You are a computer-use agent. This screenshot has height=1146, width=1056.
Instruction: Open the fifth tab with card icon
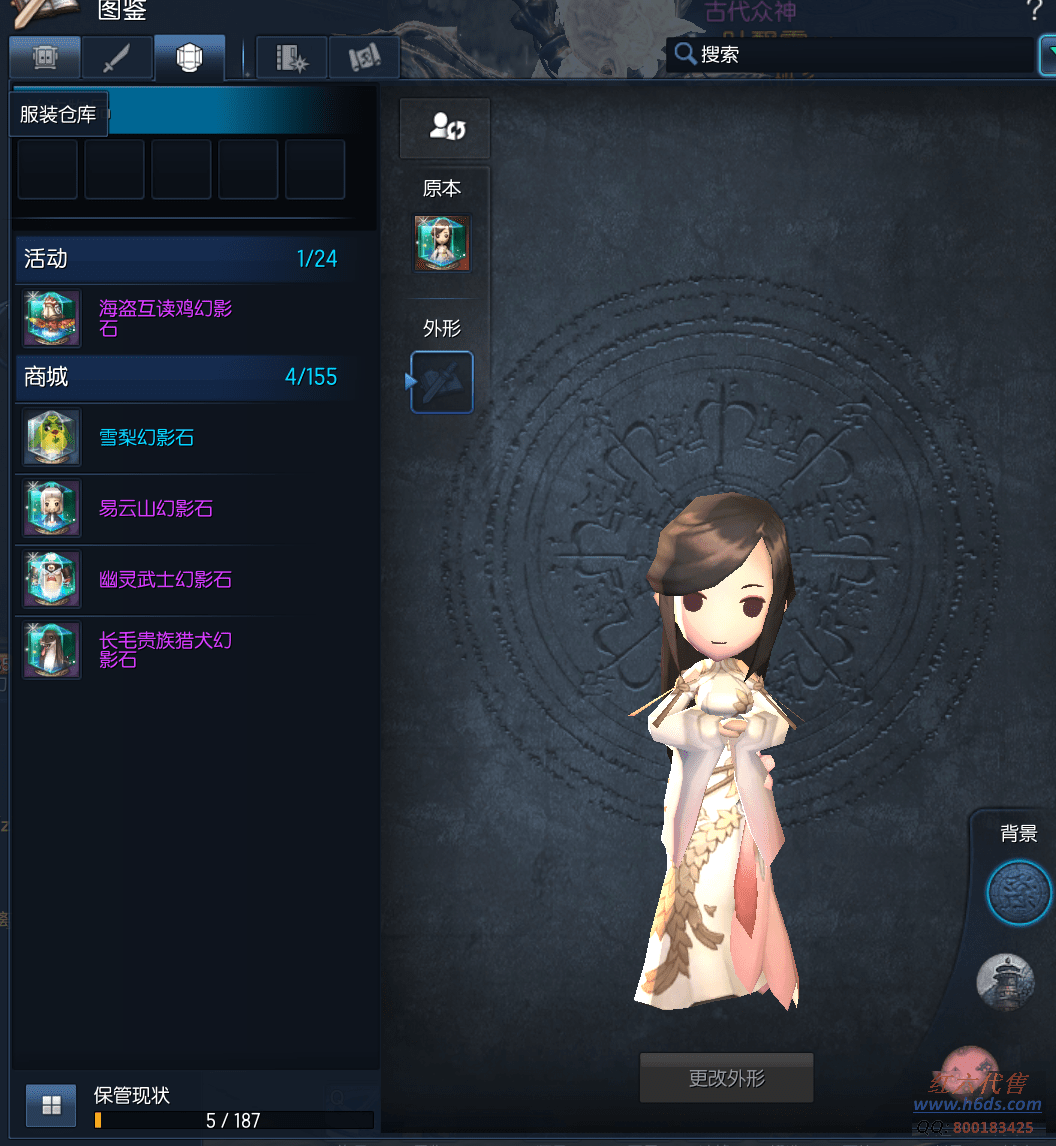pyautogui.click(x=364, y=58)
